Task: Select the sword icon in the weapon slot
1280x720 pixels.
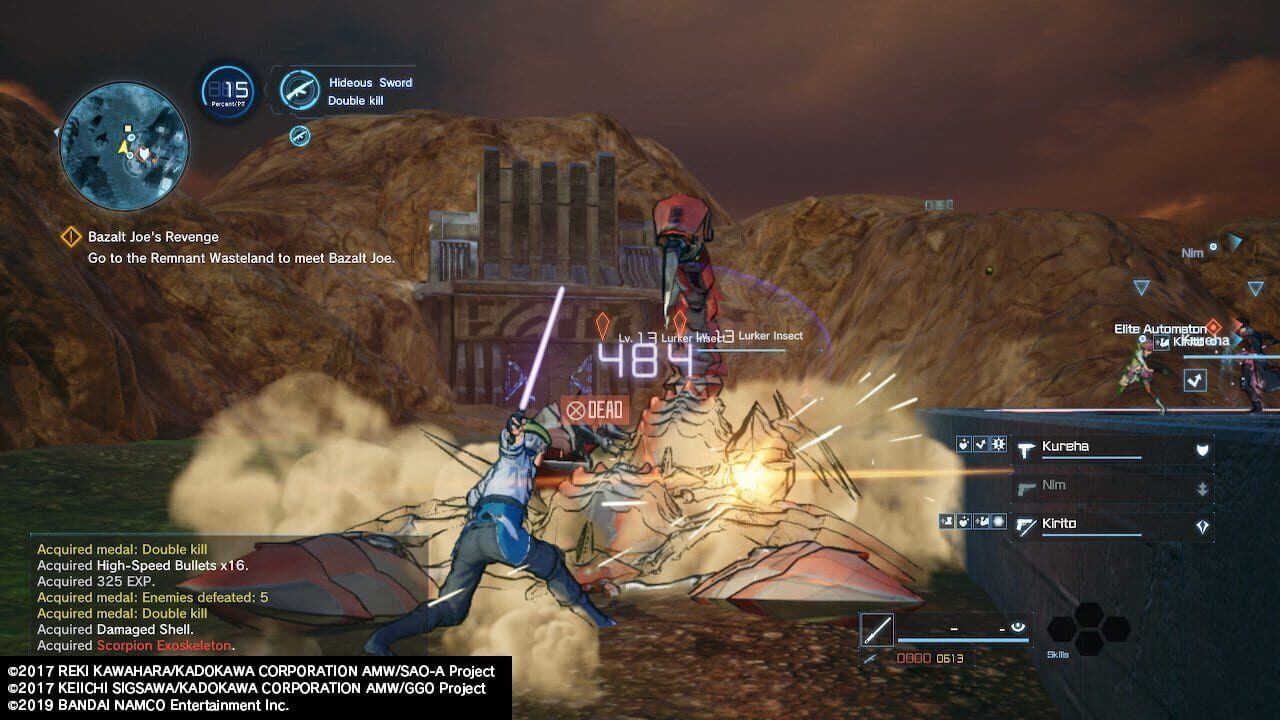Action: pyautogui.click(x=876, y=628)
